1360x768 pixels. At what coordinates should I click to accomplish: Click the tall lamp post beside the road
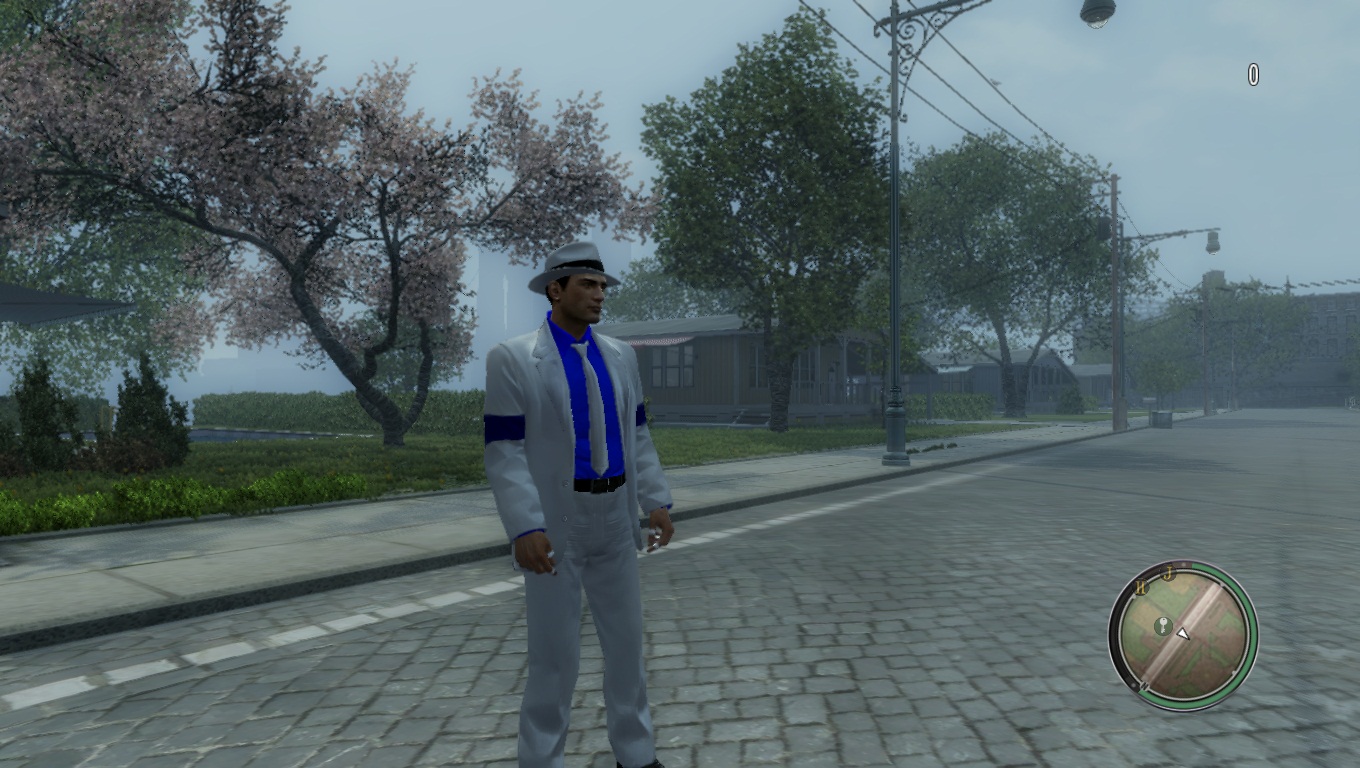890,300
